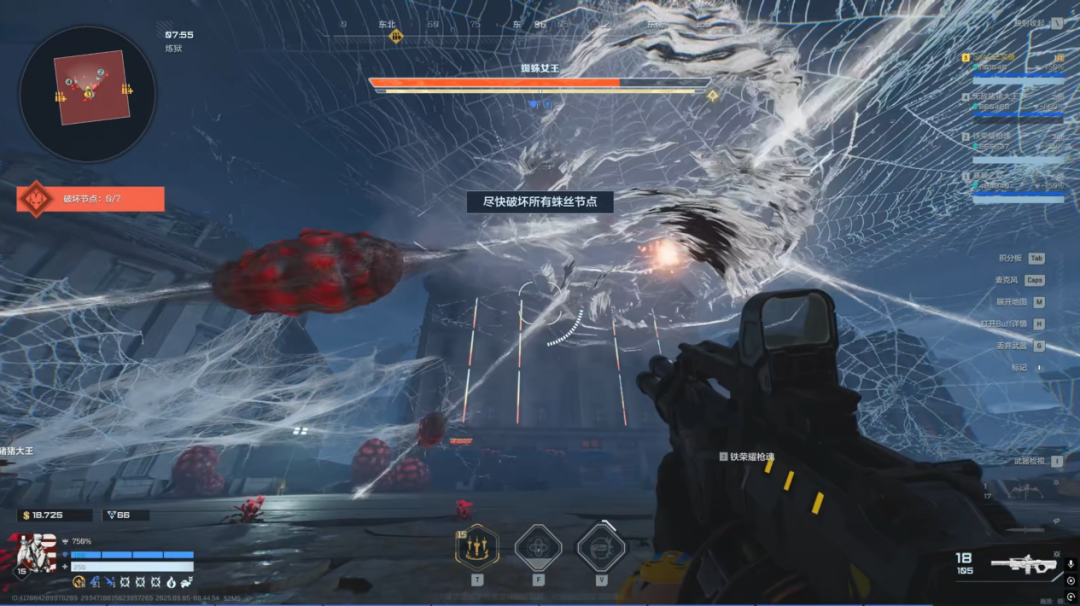Screen dimensions: 1080x606
Task: Select the orange destroy-nodes objective tracker
Action: (x=90, y=198)
